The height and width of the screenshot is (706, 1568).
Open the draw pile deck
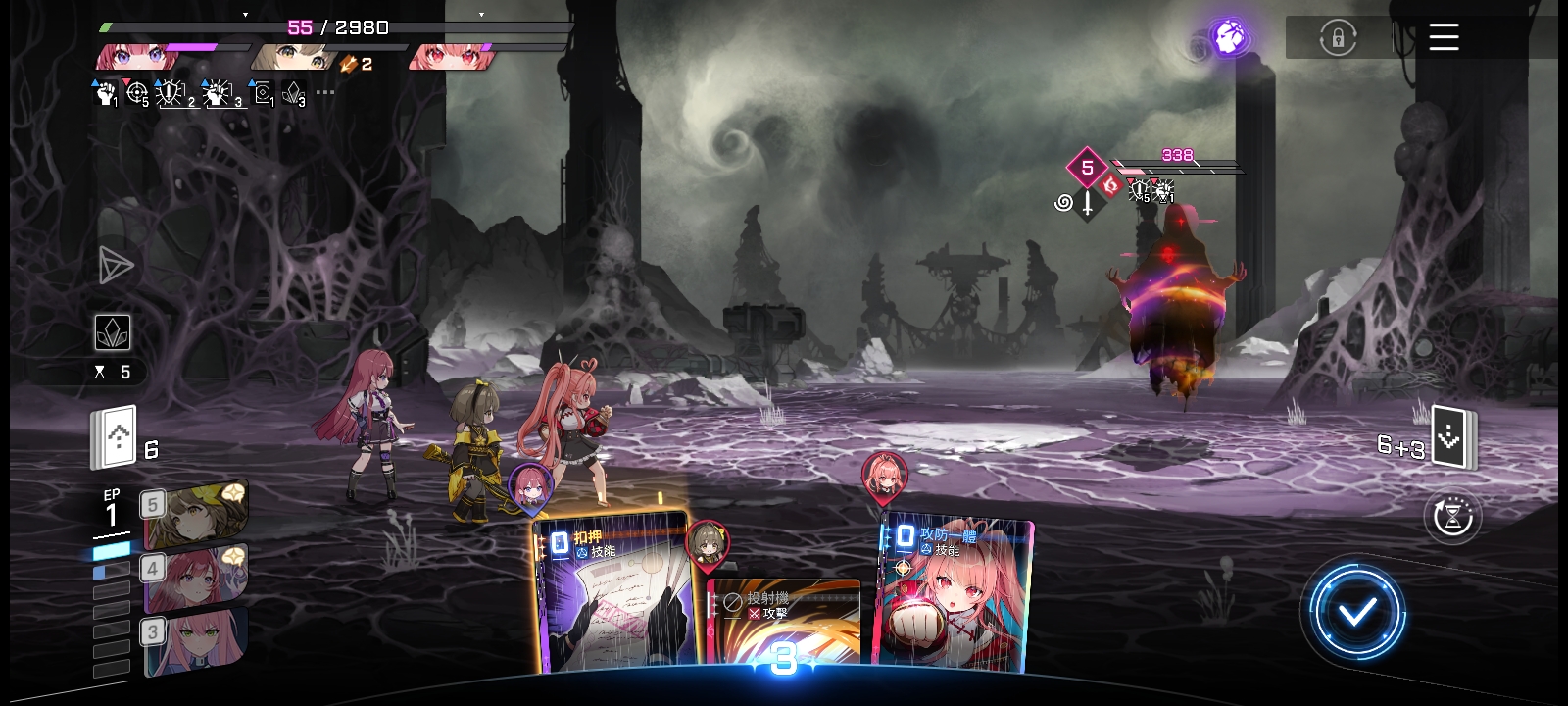117,438
